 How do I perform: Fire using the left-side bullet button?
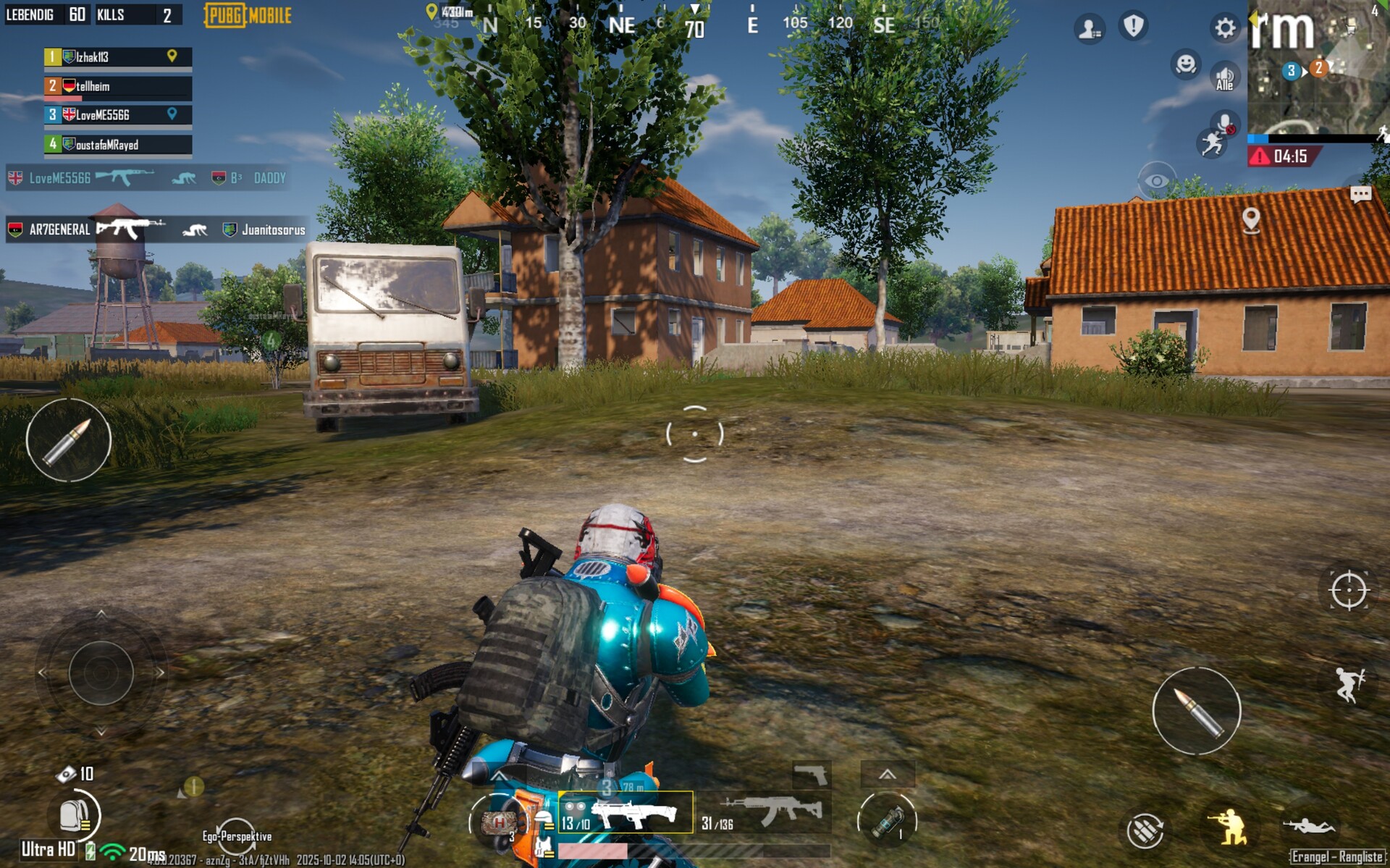tap(69, 439)
